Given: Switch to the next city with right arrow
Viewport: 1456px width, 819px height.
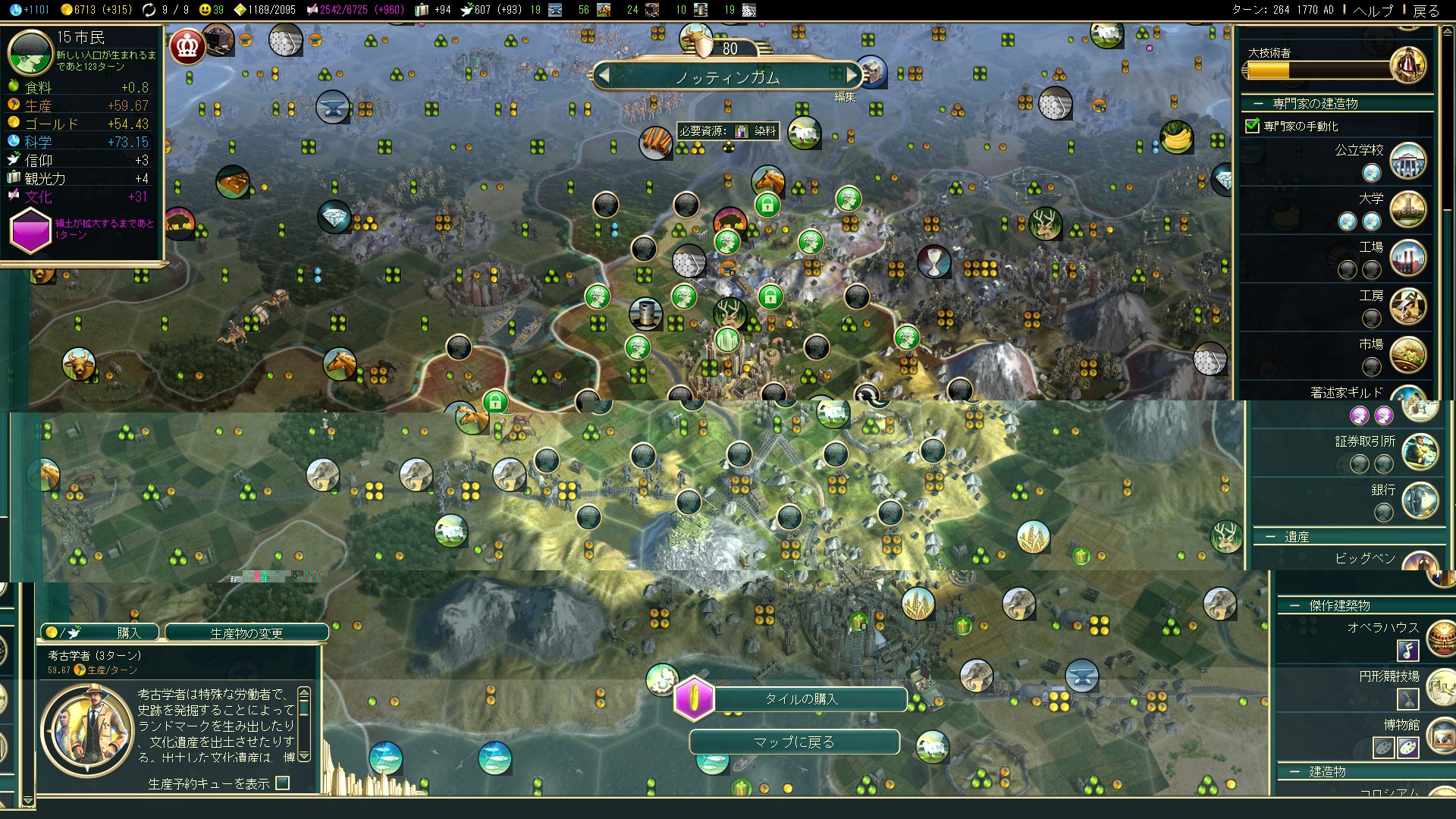Looking at the screenshot, I should click(x=852, y=75).
